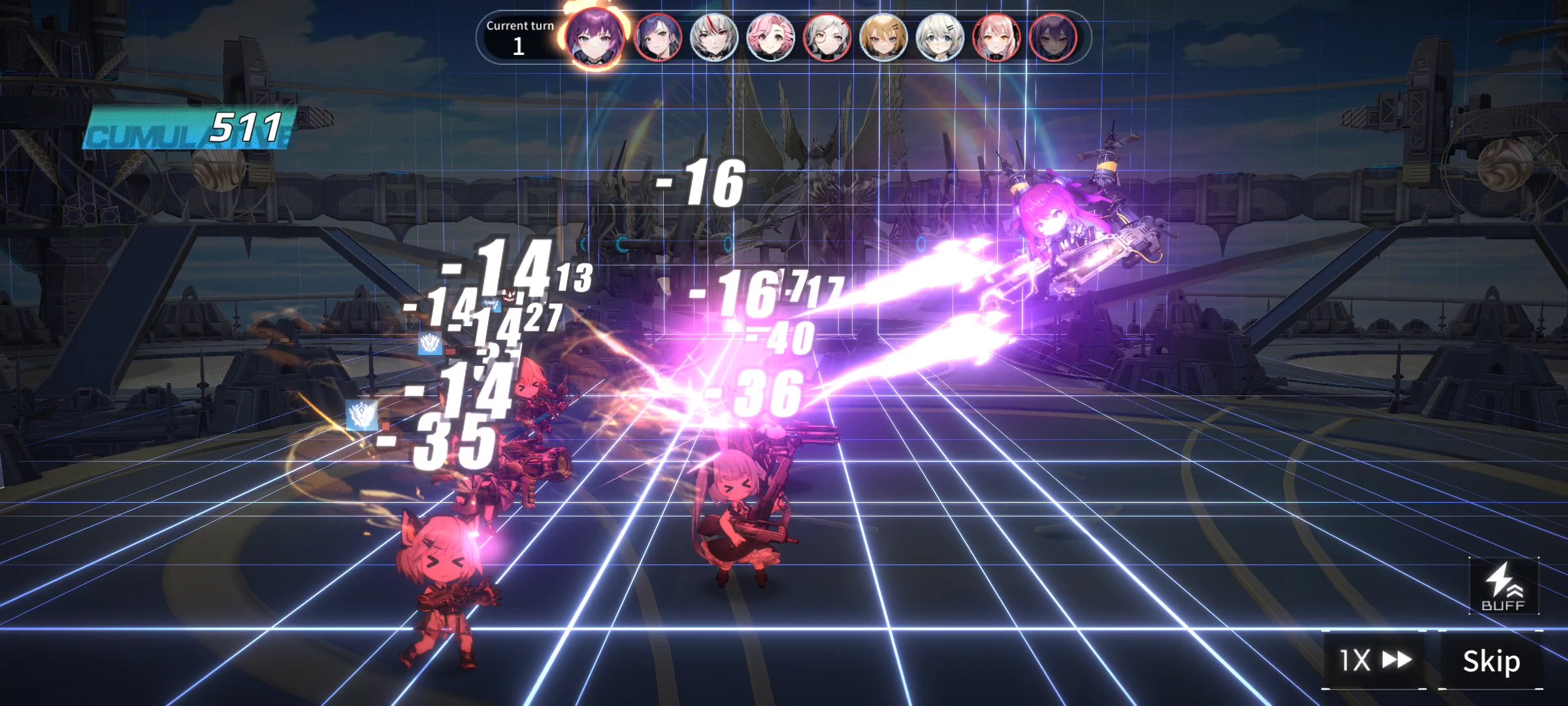Select the white-haired red-streak portrait in turn order
Image resolution: width=1568 pixels, height=706 pixels.
coord(713,37)
